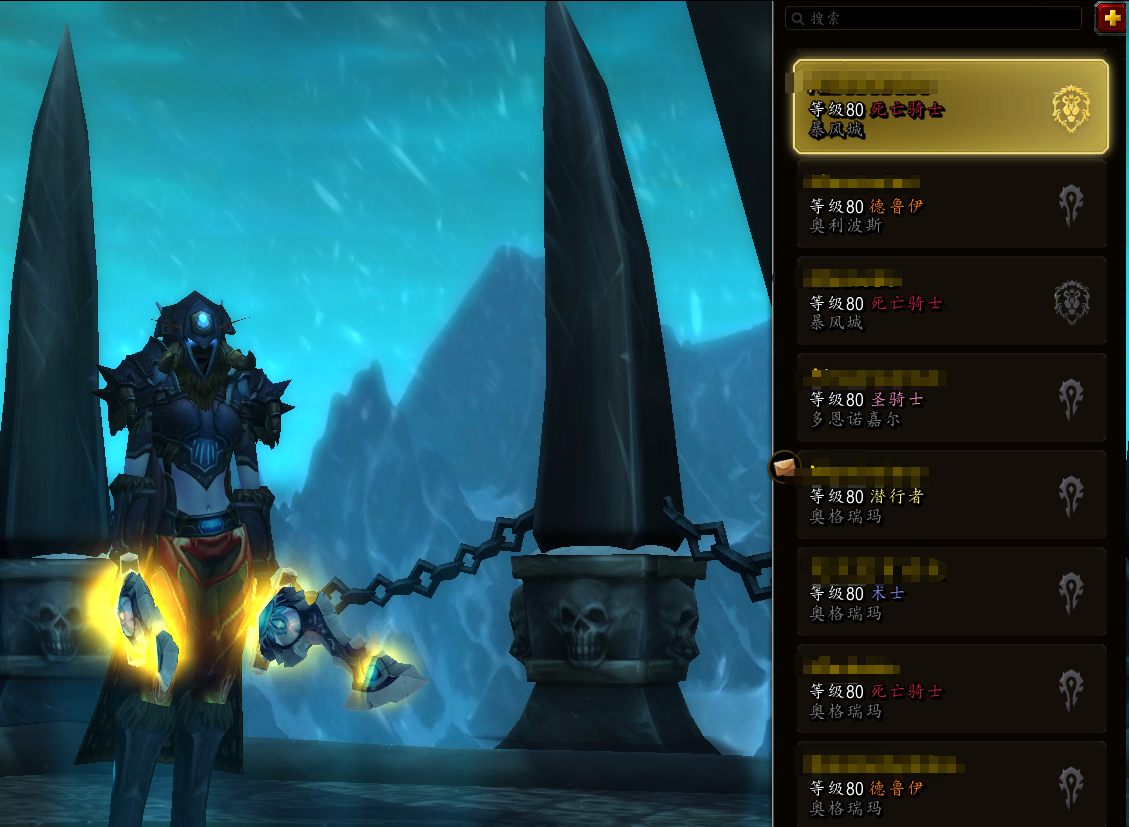Choose the 德鲁伊 character in 奥利波斯
This screenshot has width=1129, height=827.
point(950,205)
